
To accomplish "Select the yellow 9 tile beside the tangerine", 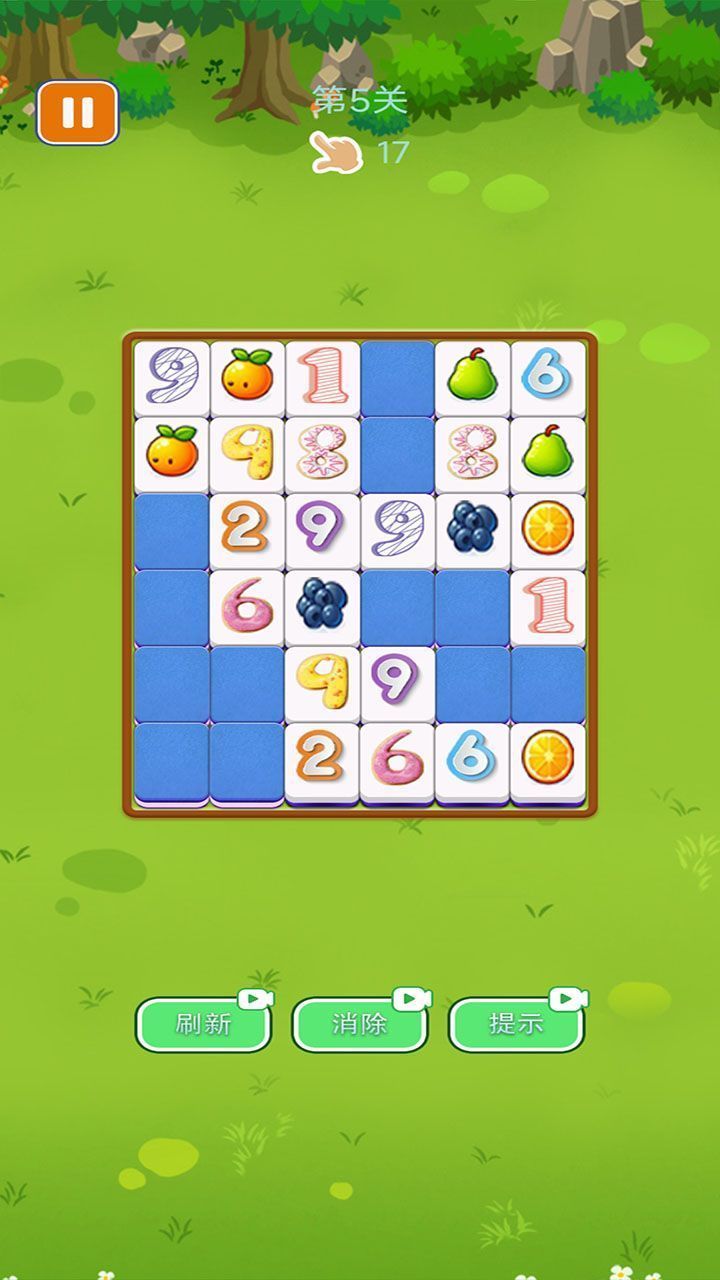I will pyautogui.click(x=247, y=454).
